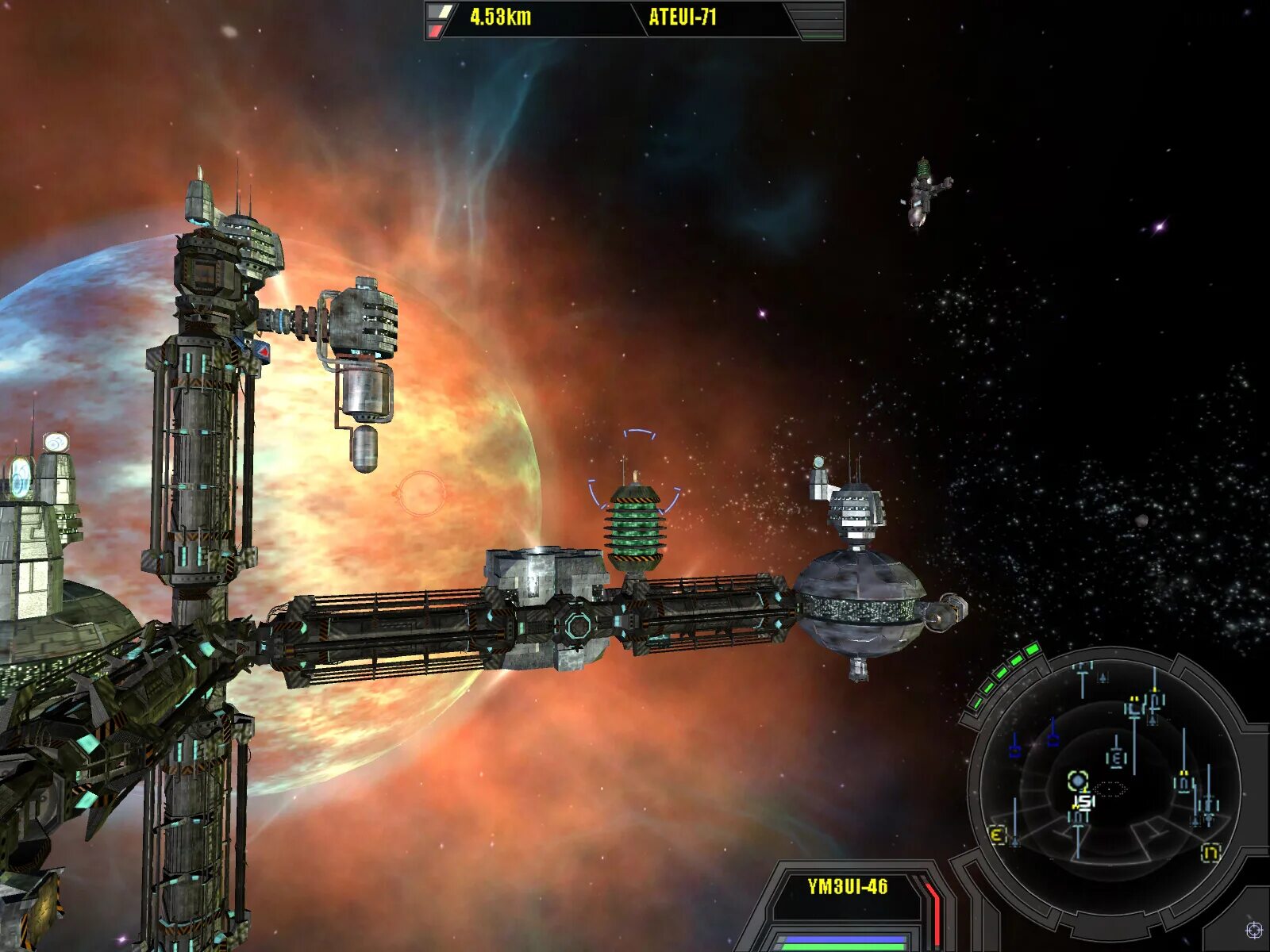Choose the cyan E contact near the radar center
The image size is (1270, 952).
coord(1116,758)
